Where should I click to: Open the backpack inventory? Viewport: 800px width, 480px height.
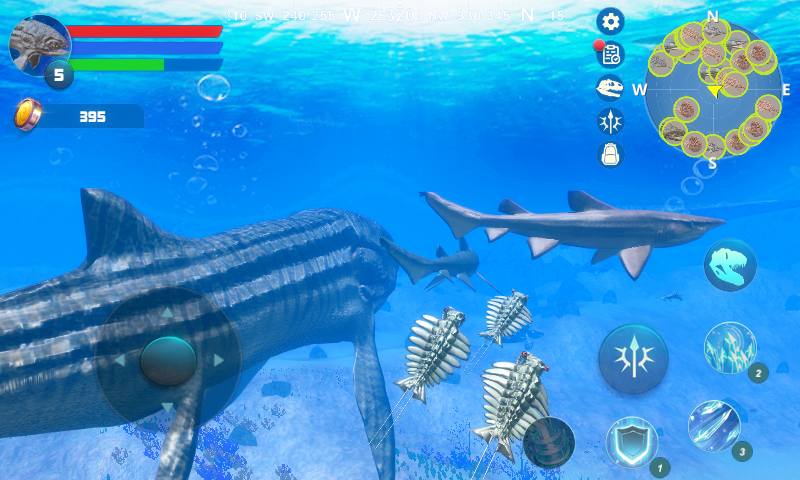point(610,154)
